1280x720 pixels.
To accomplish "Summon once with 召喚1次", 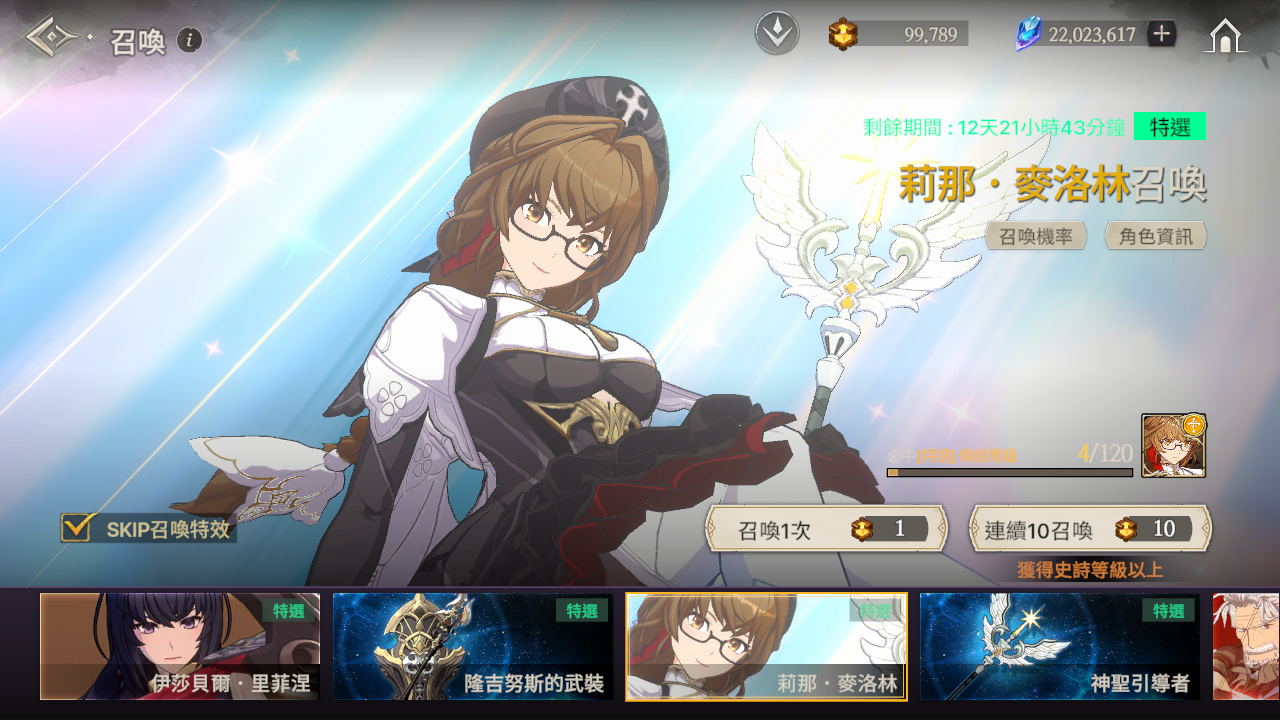I will [826, 529].
